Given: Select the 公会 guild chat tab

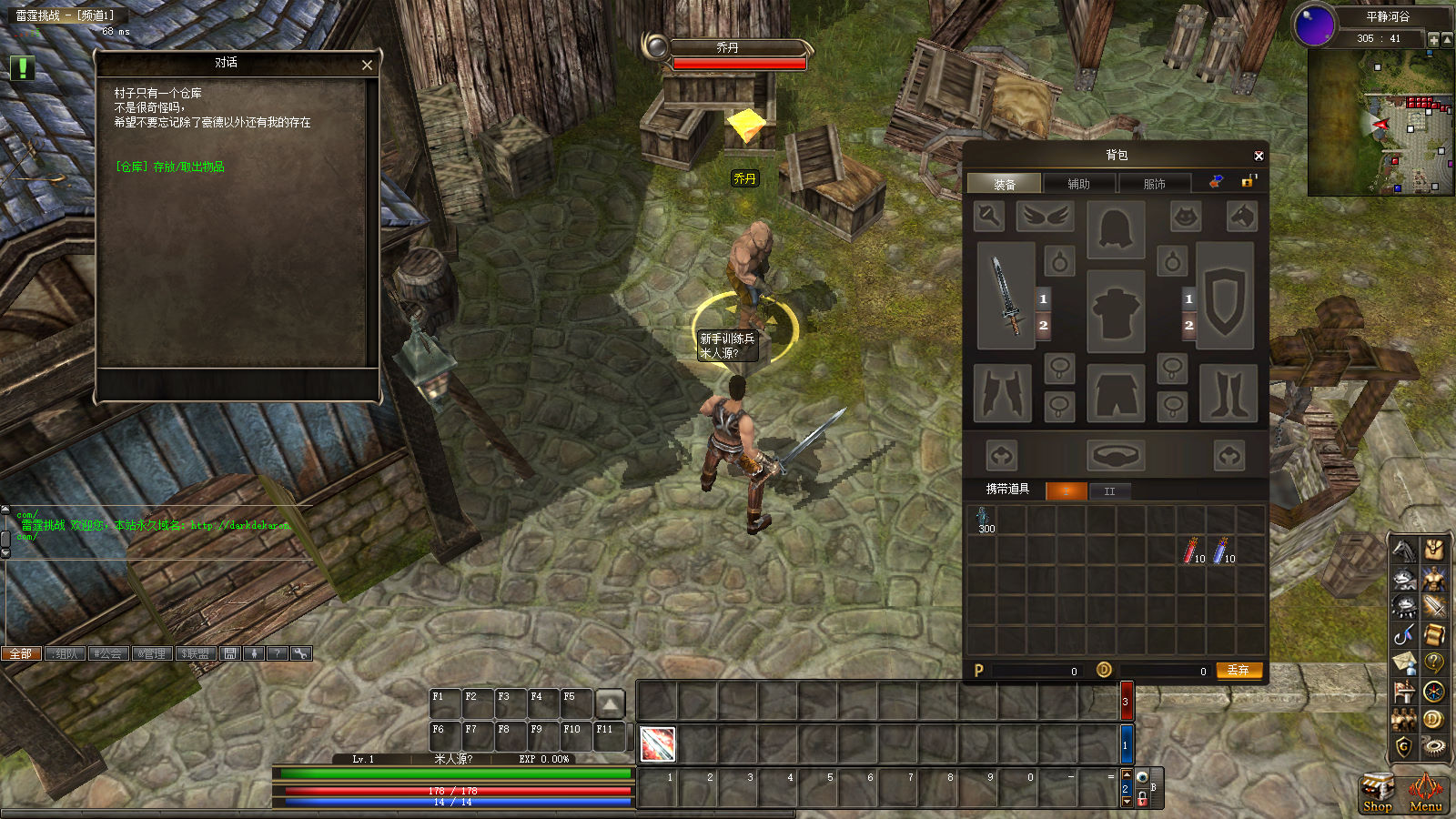Looking at the screenshot, I should [x=107, y=653].
